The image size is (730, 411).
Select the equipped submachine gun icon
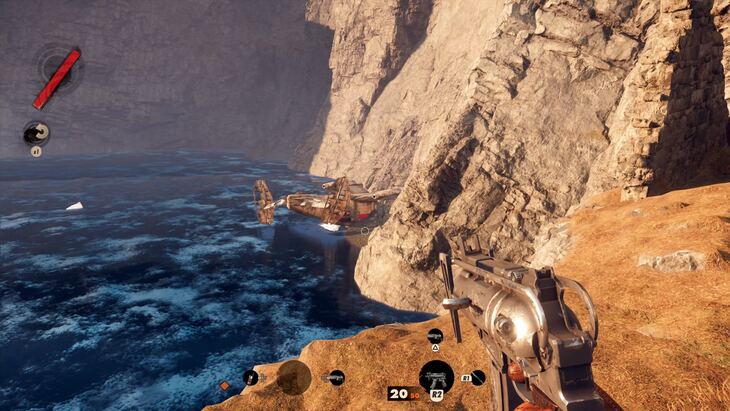pyautogui.click(x=436, y=377)
